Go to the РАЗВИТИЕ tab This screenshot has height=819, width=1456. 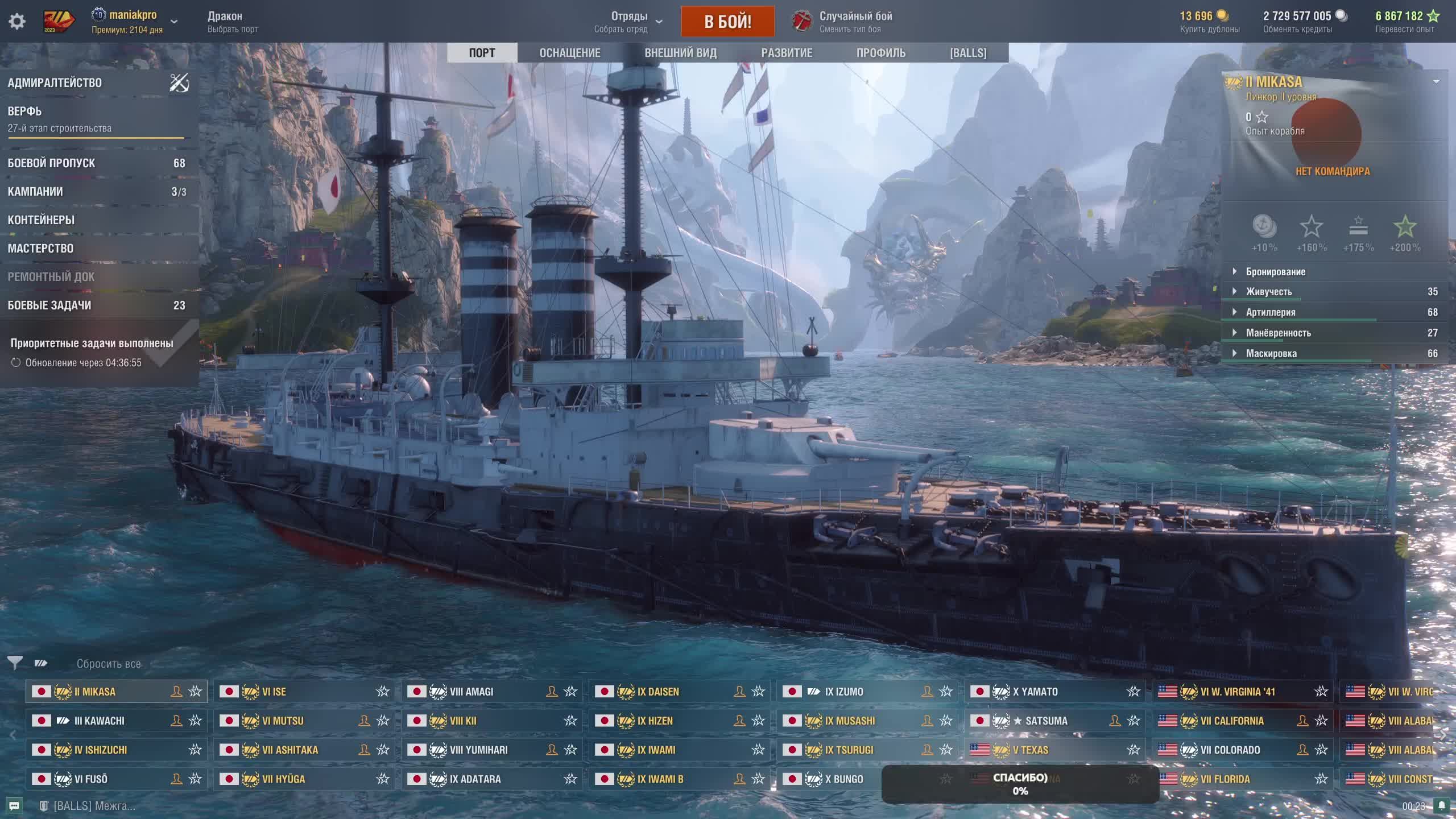coord(787,53)
